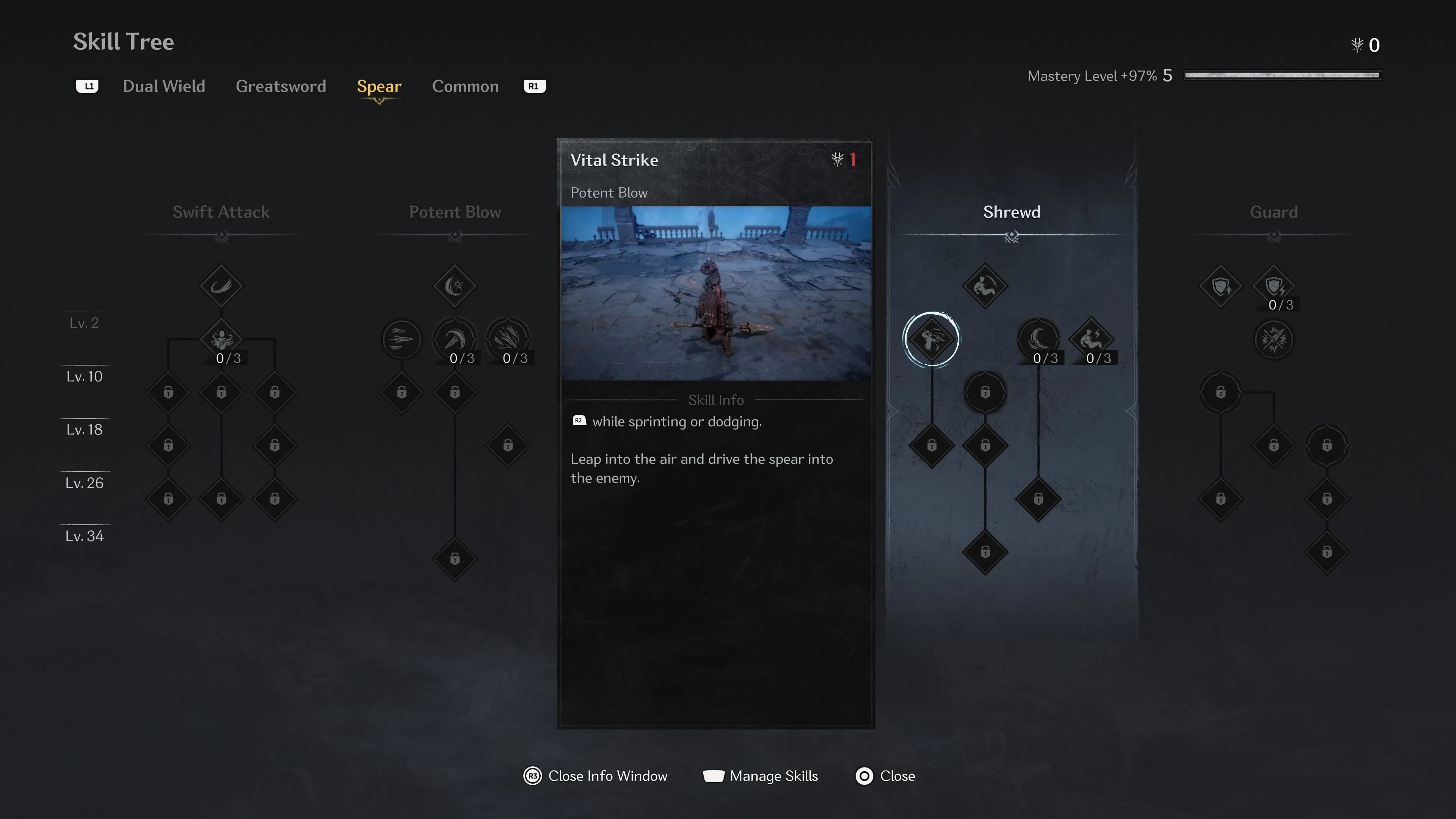The image size is (1456, 819).
Task: Choose the top Swift Attack crescent slash node
Action: point(221,286)
